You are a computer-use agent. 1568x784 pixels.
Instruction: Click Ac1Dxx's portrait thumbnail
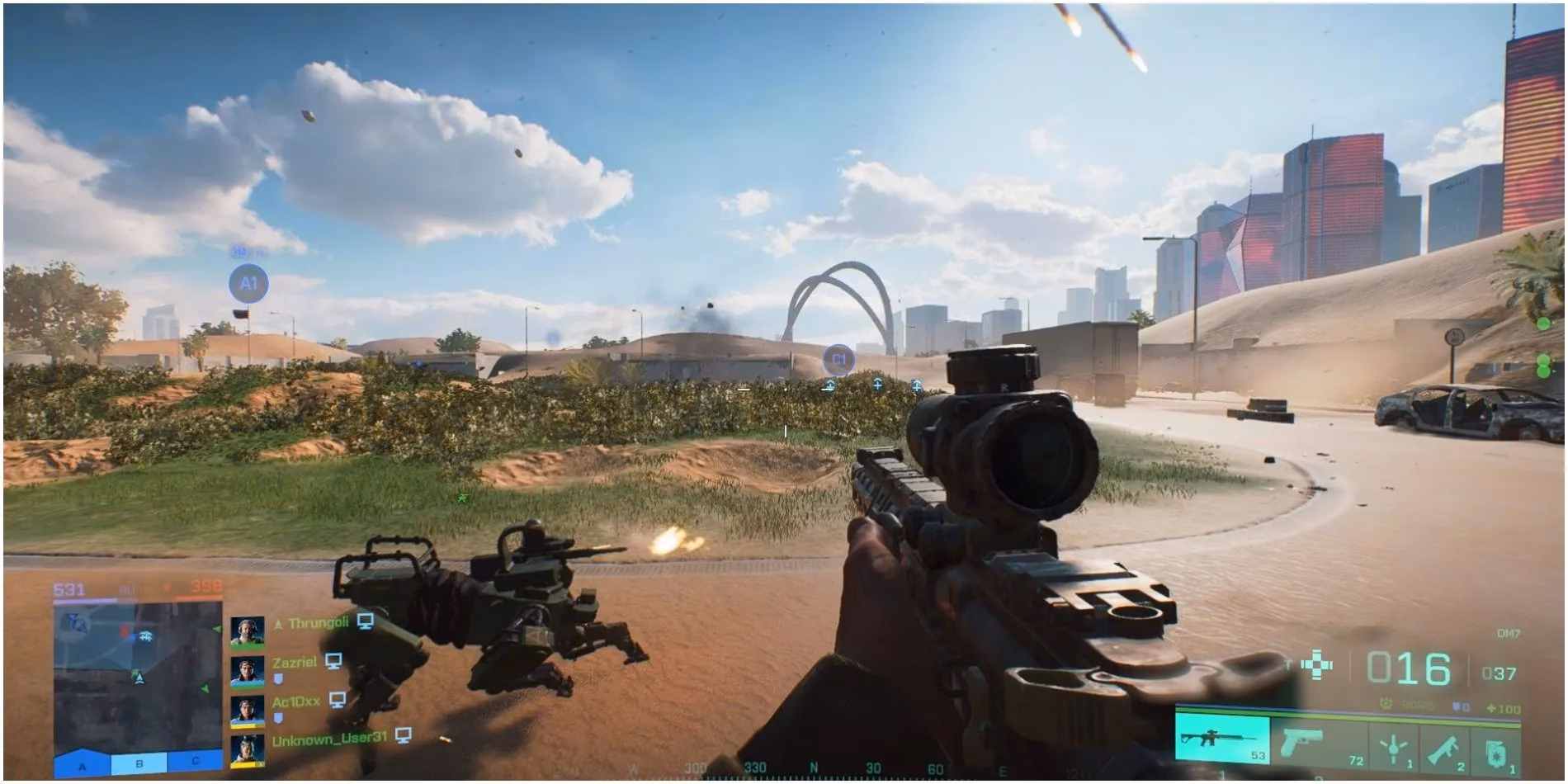pos(248,711)
